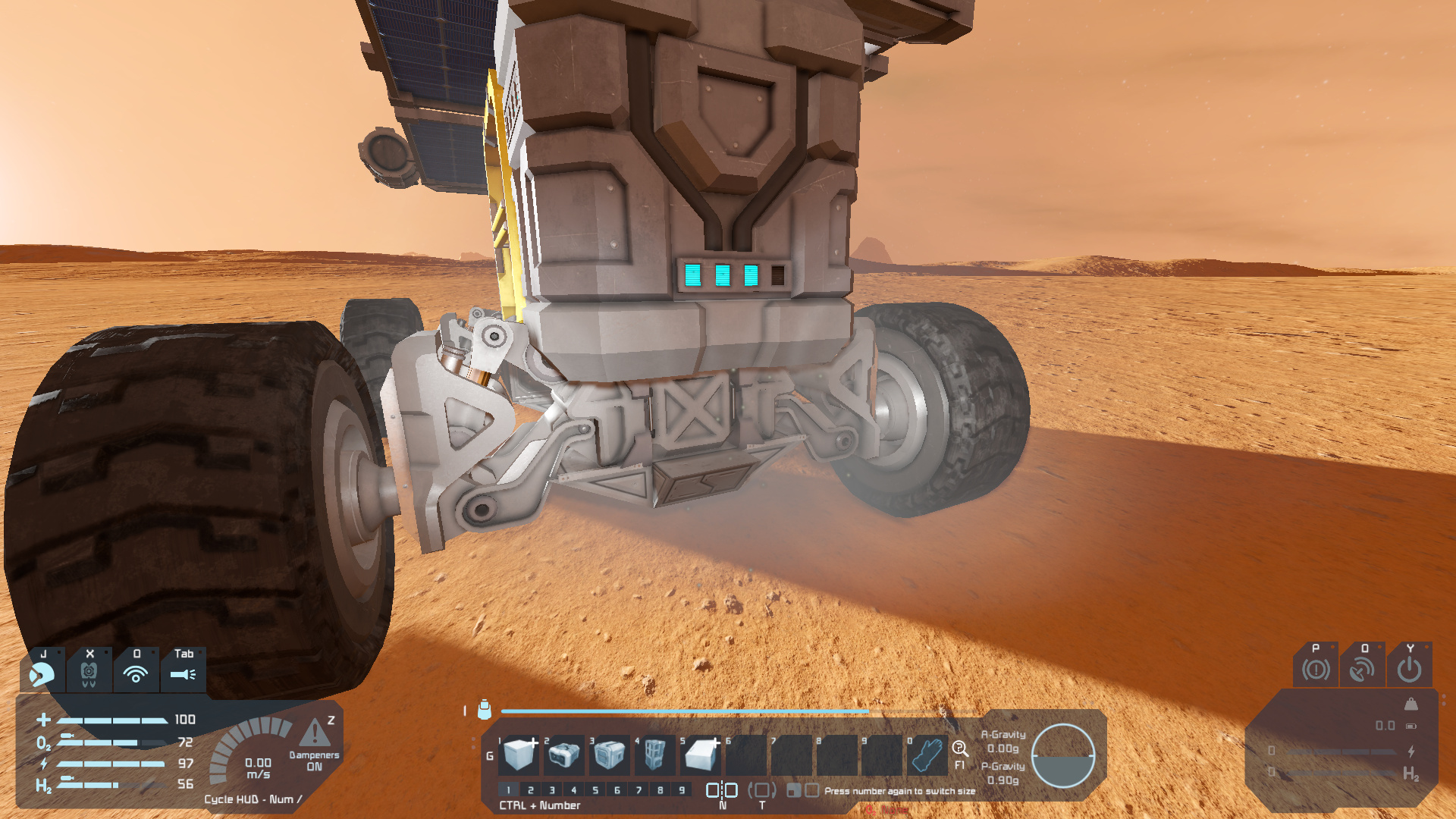Toggle the jetpack icon

tap(89, 673)
